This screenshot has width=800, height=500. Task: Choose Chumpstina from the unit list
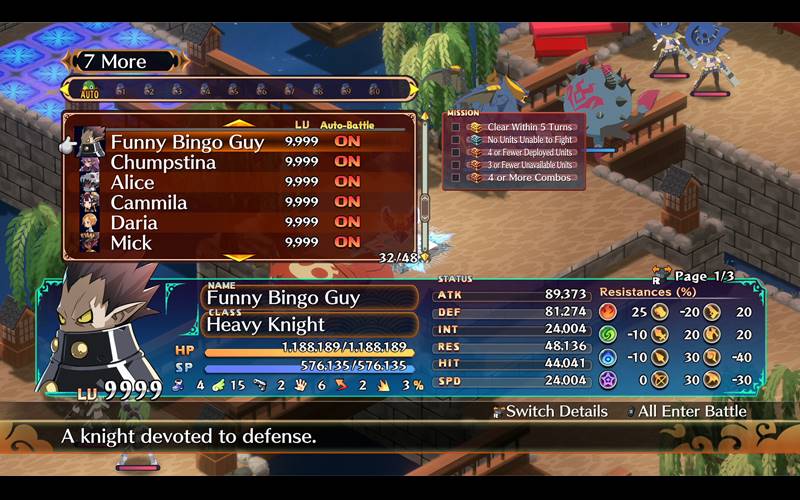tap(163, 162)
